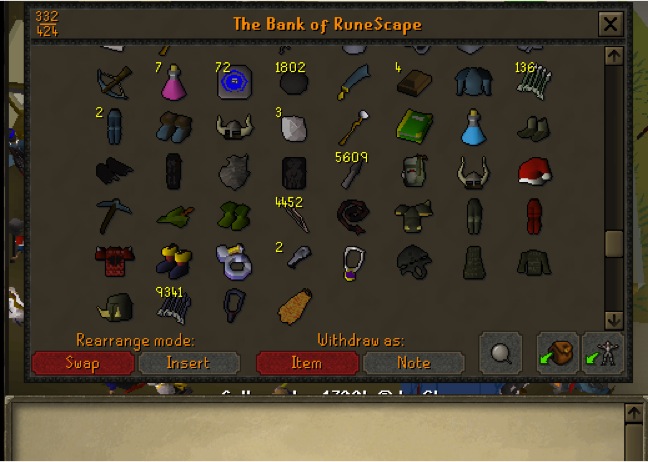Click the deposit worn equipment button
The image size is (648, 462).
603,353
